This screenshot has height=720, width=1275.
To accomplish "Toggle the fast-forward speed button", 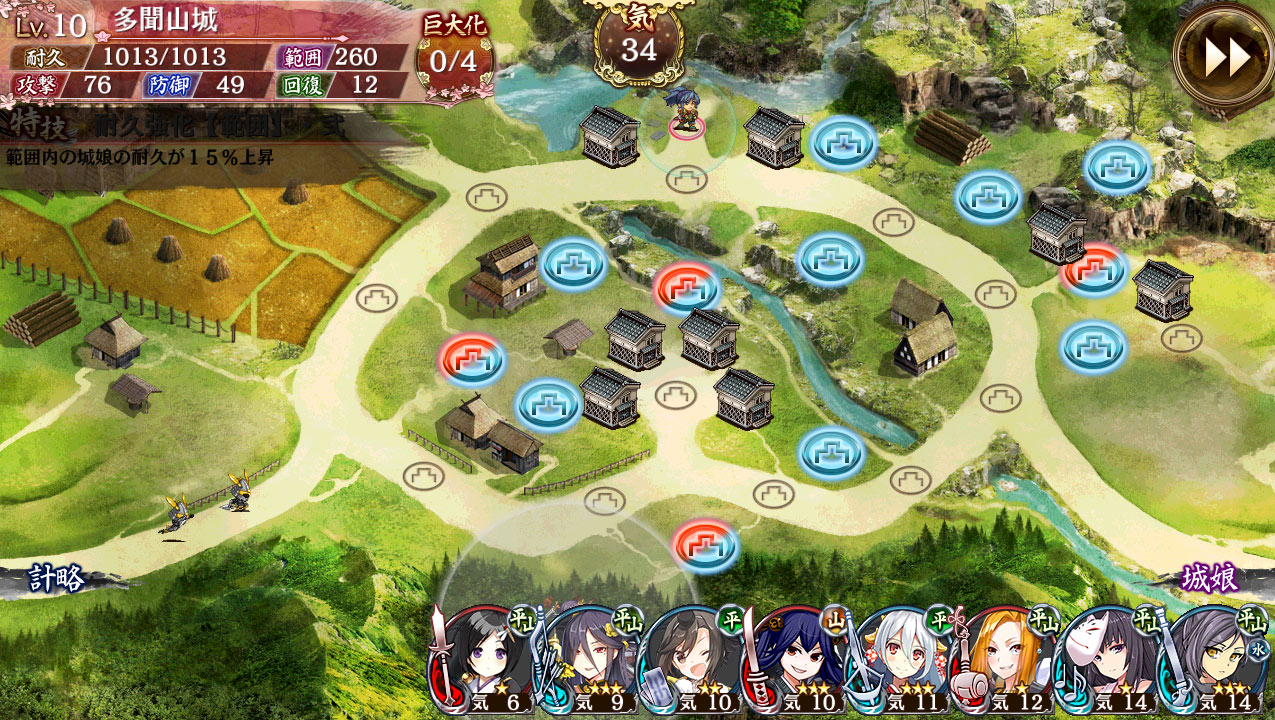I will click(1224, 58).
